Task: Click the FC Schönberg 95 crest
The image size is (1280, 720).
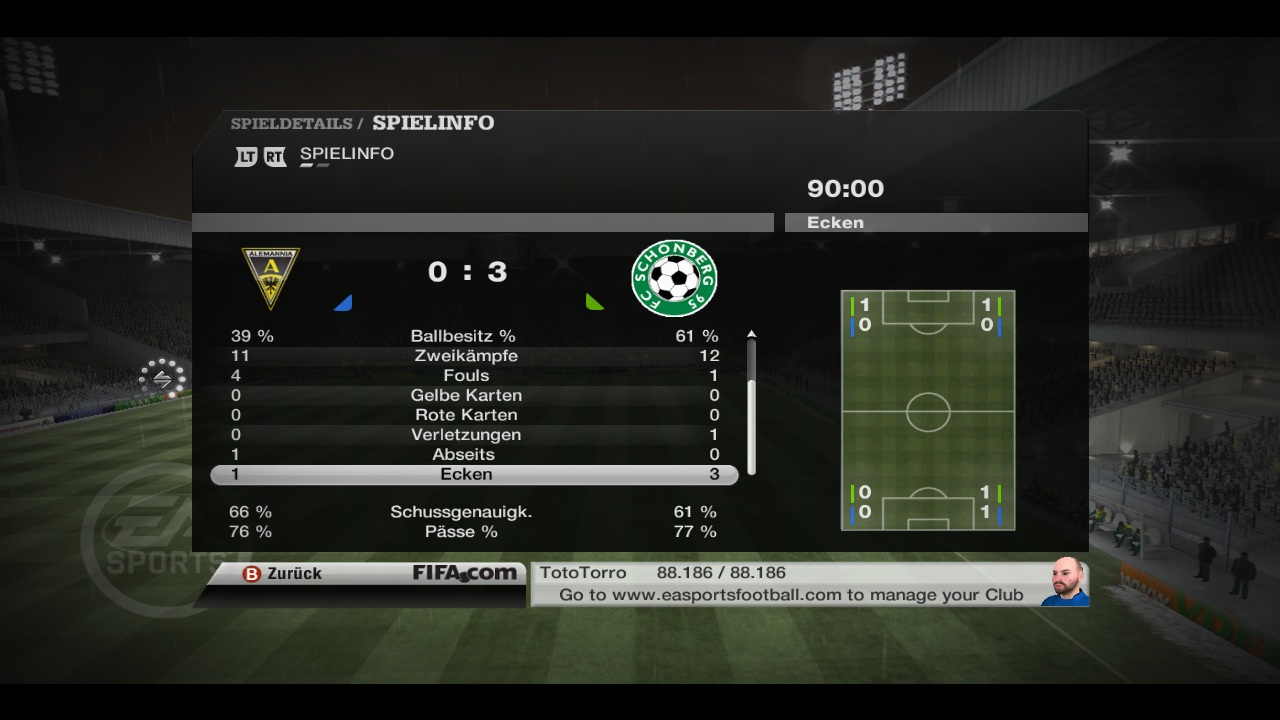Action: [x=674, y=277]
